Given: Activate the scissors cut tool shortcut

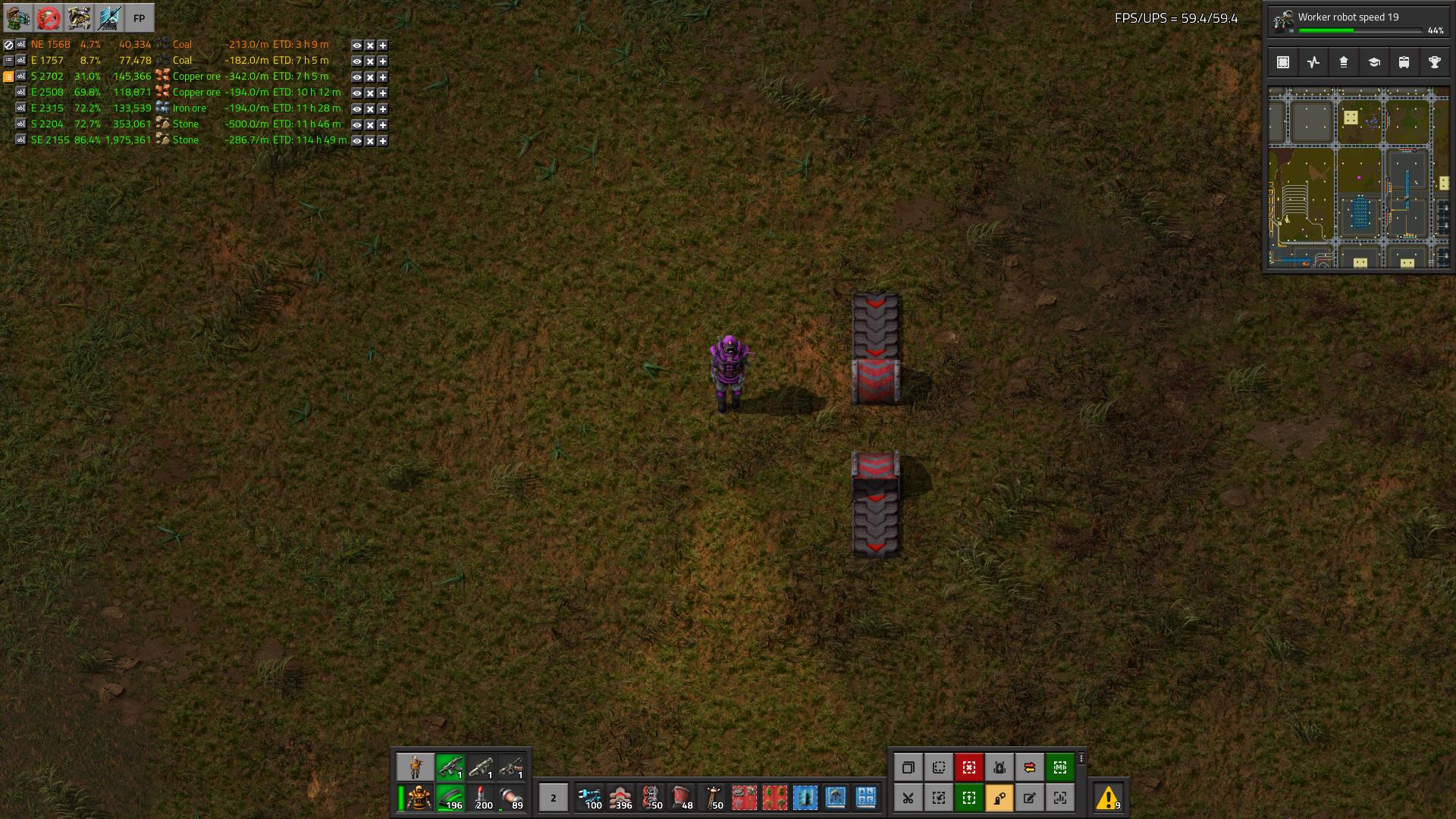Looking at the screenshot, I should pyautogui.click(x=908, y=798).
